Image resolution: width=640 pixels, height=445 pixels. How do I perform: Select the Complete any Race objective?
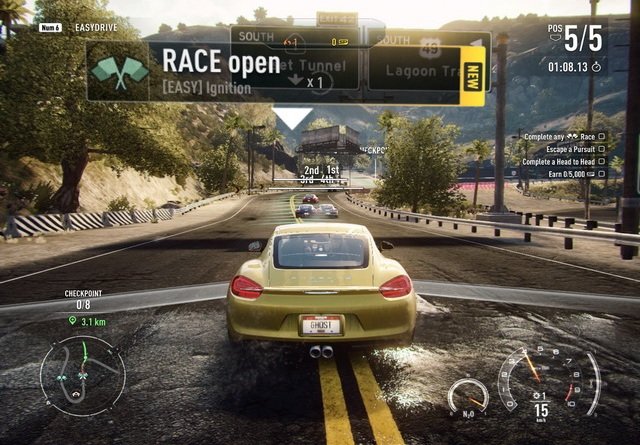click(x=558, y=136)
